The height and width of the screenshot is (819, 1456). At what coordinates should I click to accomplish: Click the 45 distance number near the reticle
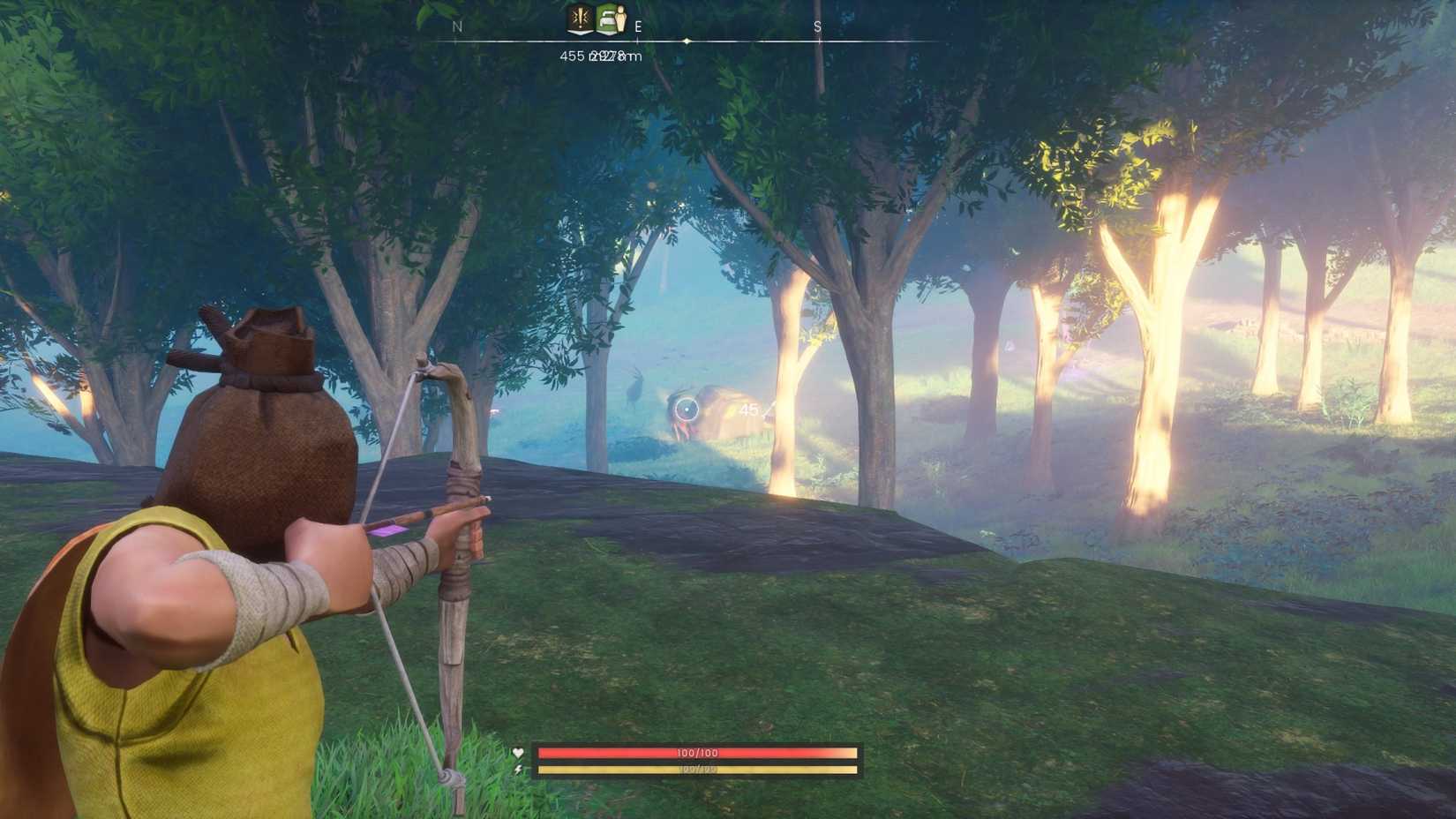(x=749, y=409)
